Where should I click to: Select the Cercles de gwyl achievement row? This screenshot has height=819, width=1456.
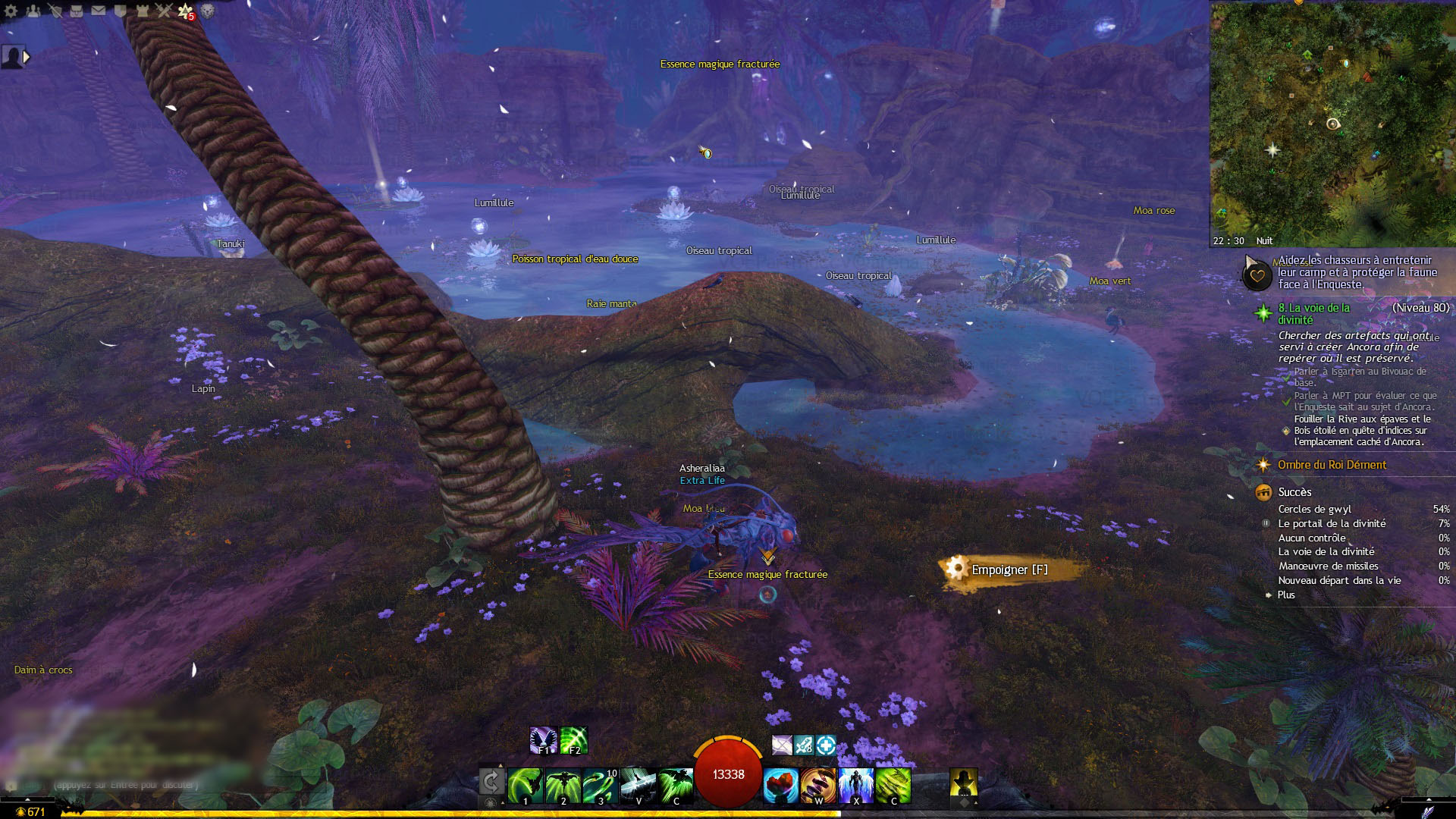coord(1315,509)
